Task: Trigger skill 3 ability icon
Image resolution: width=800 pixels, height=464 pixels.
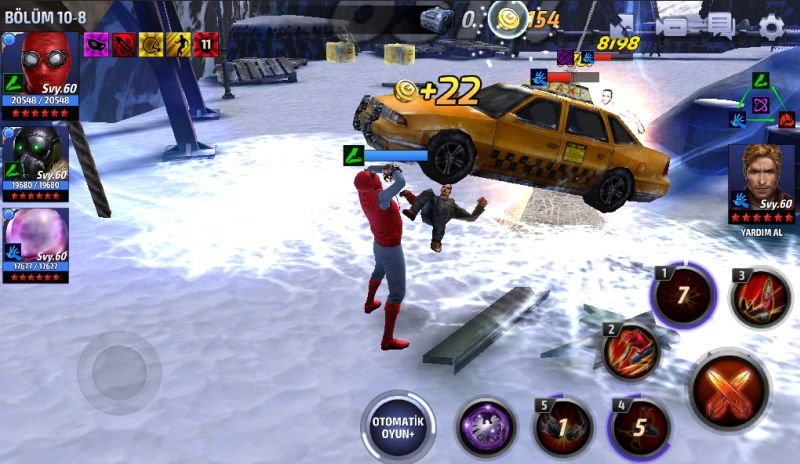Action: pyautogui.click(x=761, y=298)
